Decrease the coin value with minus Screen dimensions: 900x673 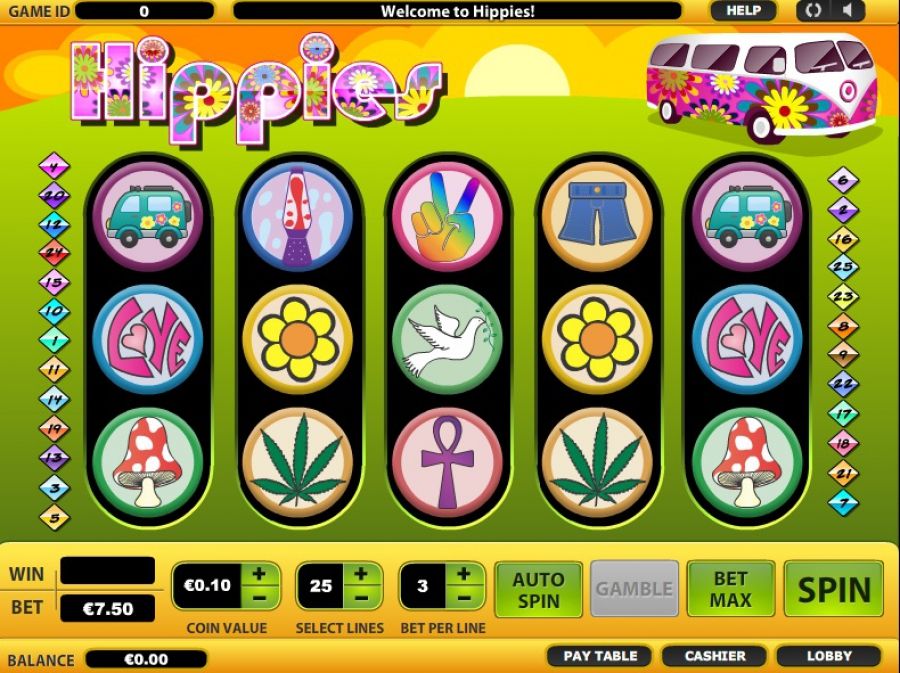pyautogui.click(x=259, y=597)
